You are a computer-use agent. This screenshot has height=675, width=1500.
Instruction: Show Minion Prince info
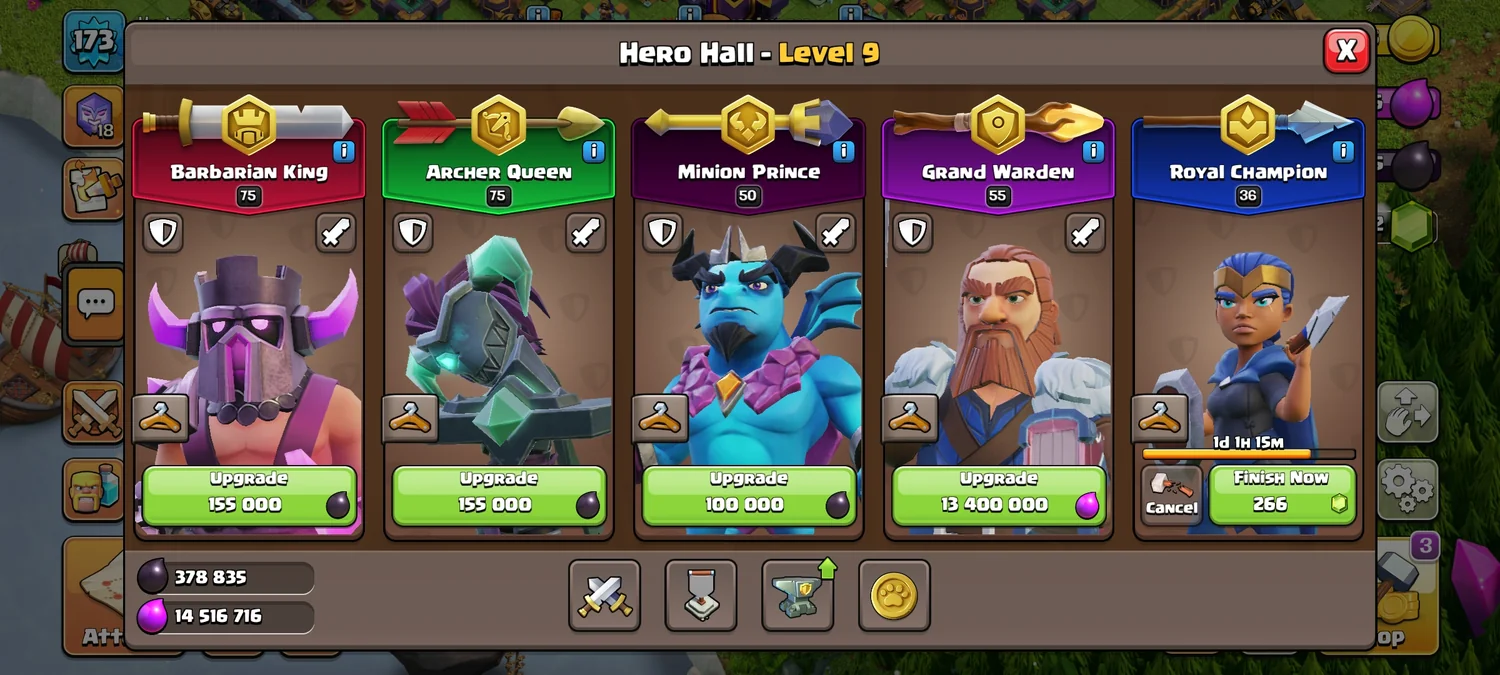[x=843, y=151]
